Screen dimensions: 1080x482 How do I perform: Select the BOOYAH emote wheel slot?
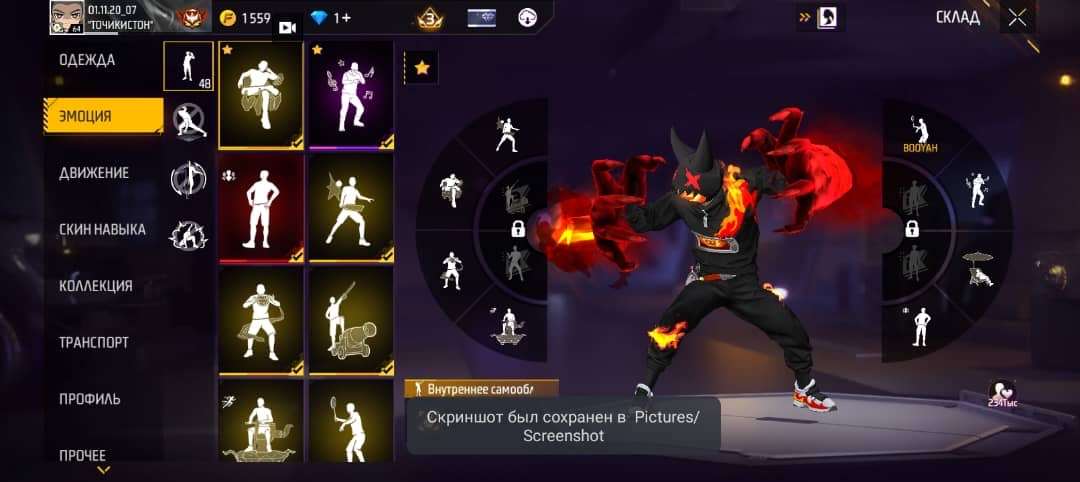coord(916,135)
